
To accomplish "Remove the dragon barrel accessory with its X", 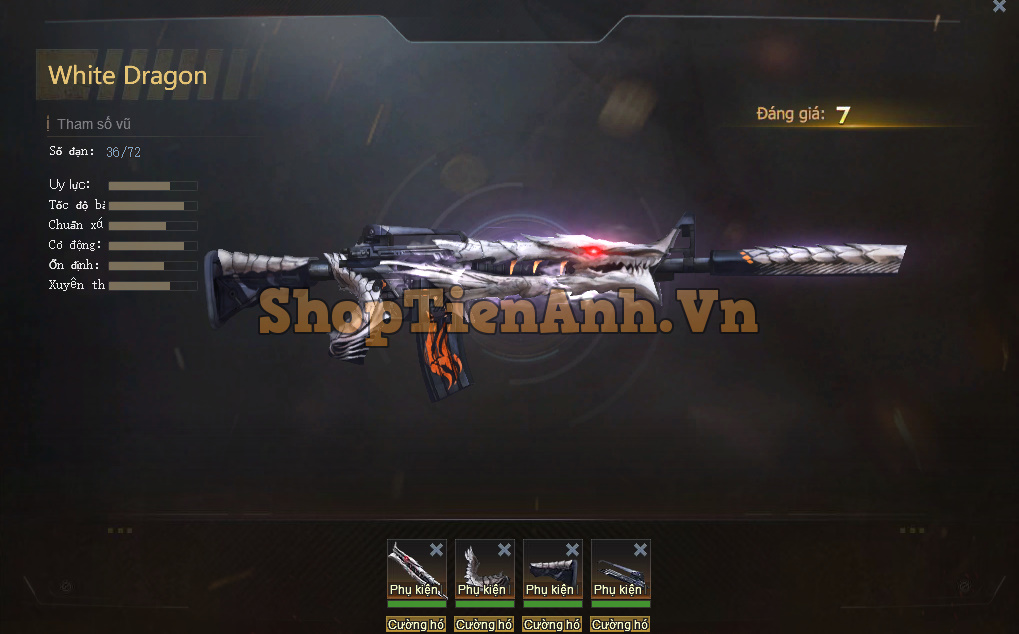I will pyautogui.click(x=436, y=550).
